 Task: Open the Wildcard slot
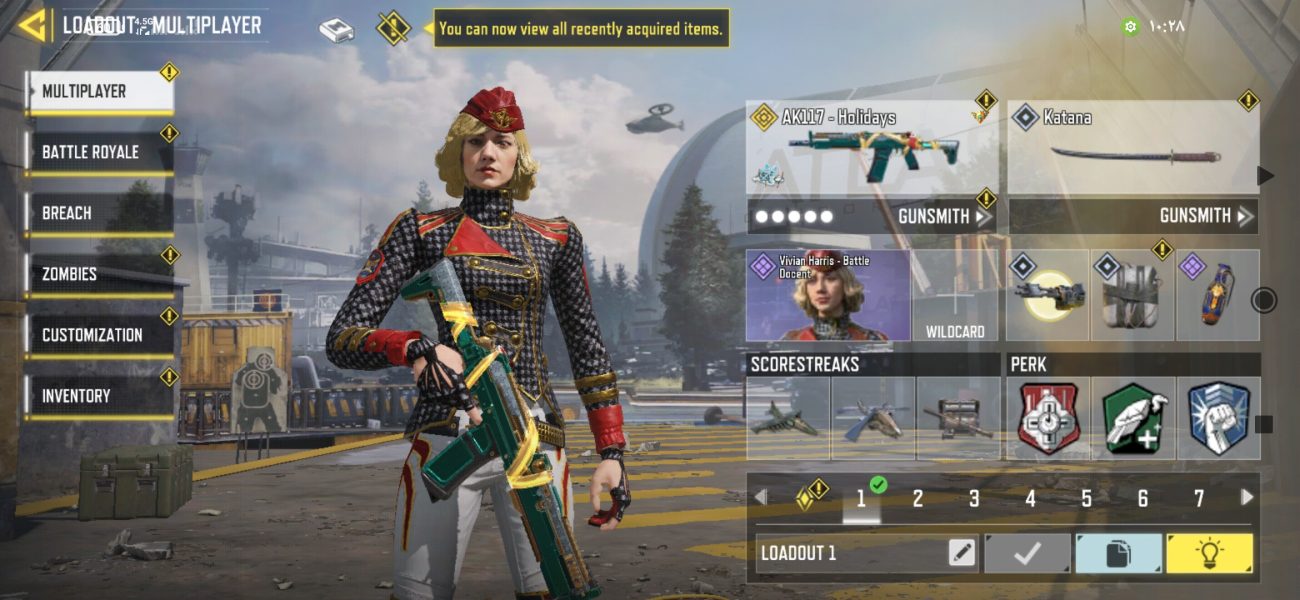click(x=954, y=296)
